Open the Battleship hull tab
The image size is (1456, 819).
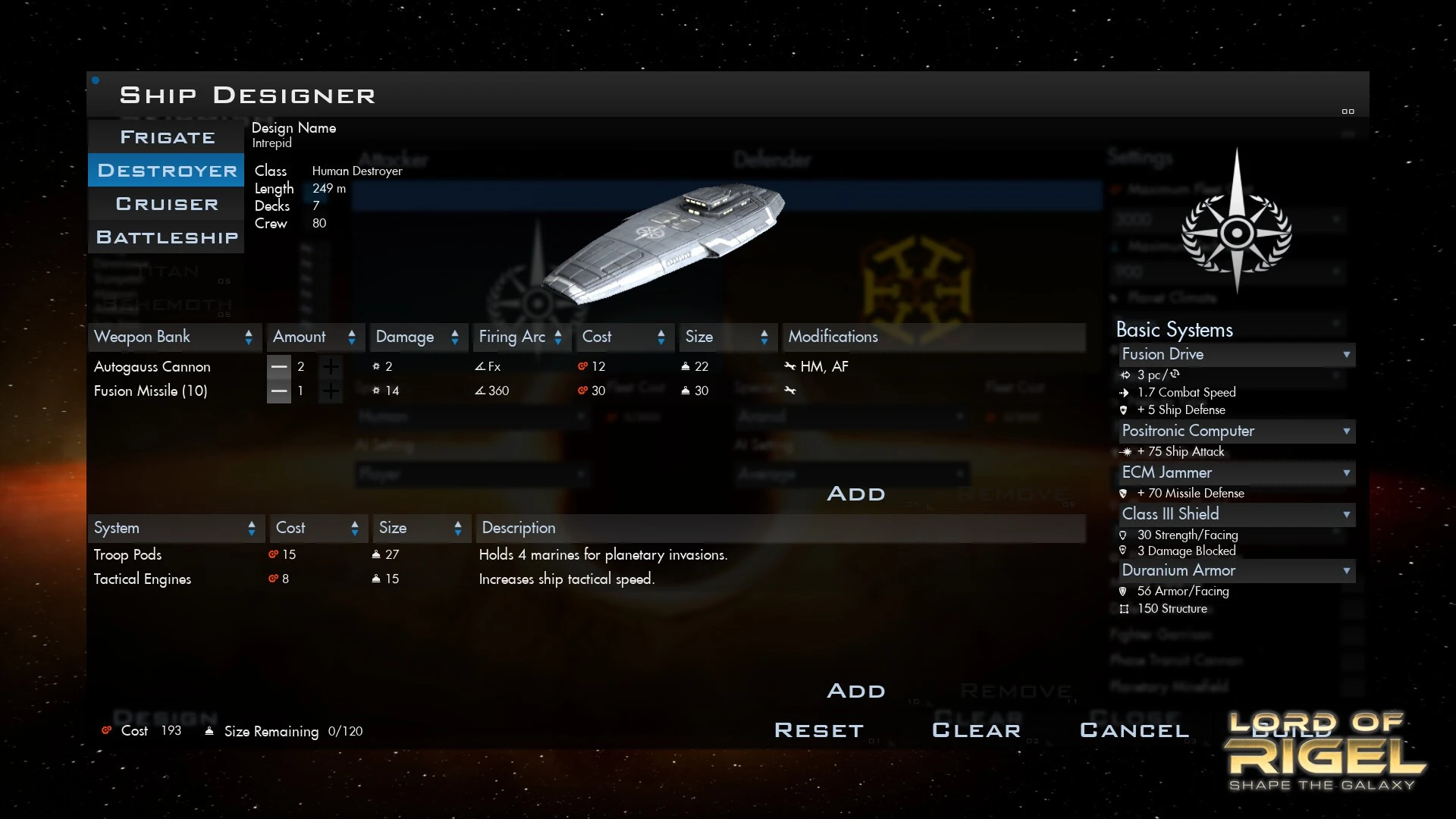click(x=167, y=237)
